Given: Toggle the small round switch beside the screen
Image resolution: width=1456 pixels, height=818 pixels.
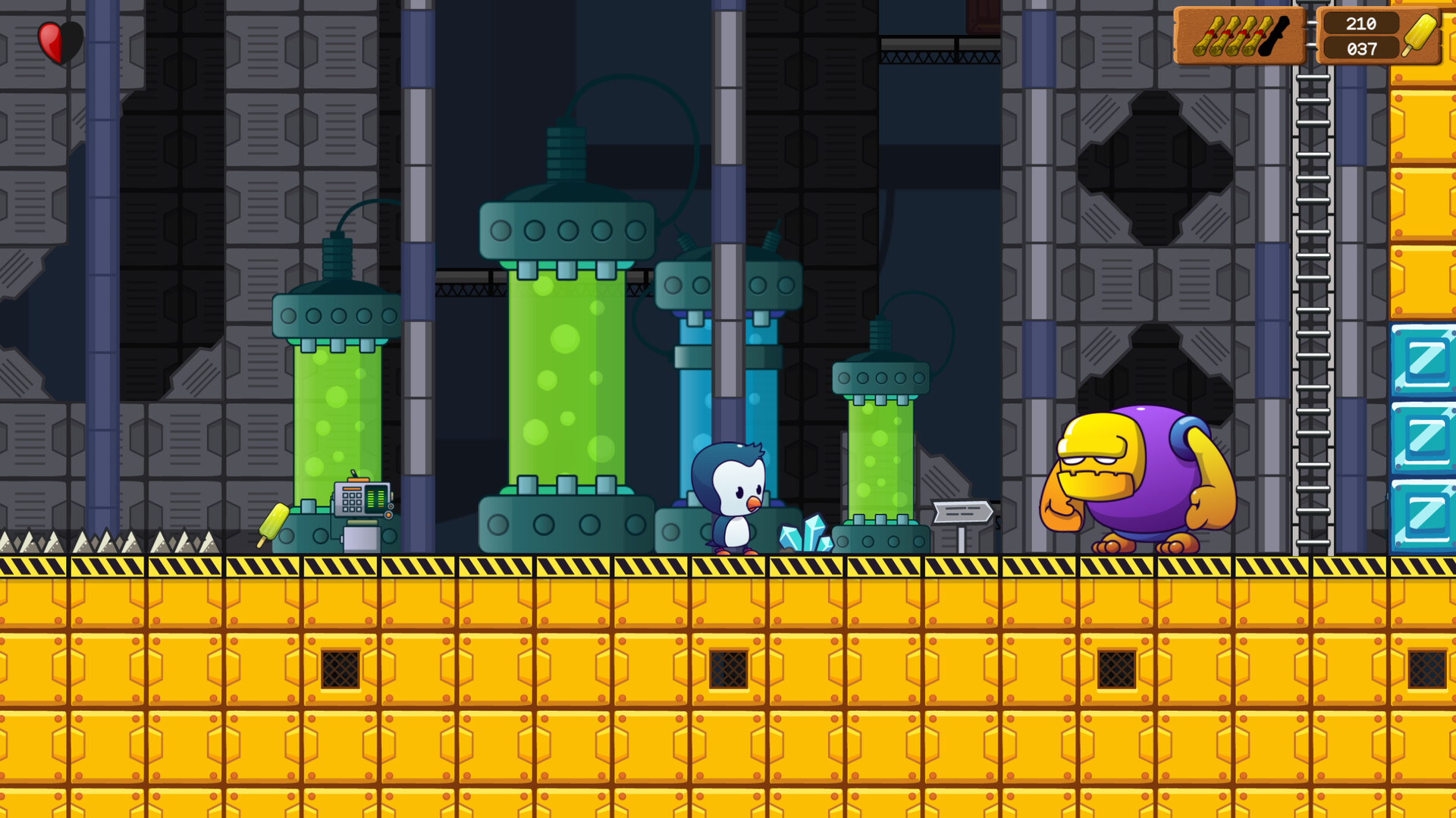Looking at the screenshot, I should click(391, 506).
